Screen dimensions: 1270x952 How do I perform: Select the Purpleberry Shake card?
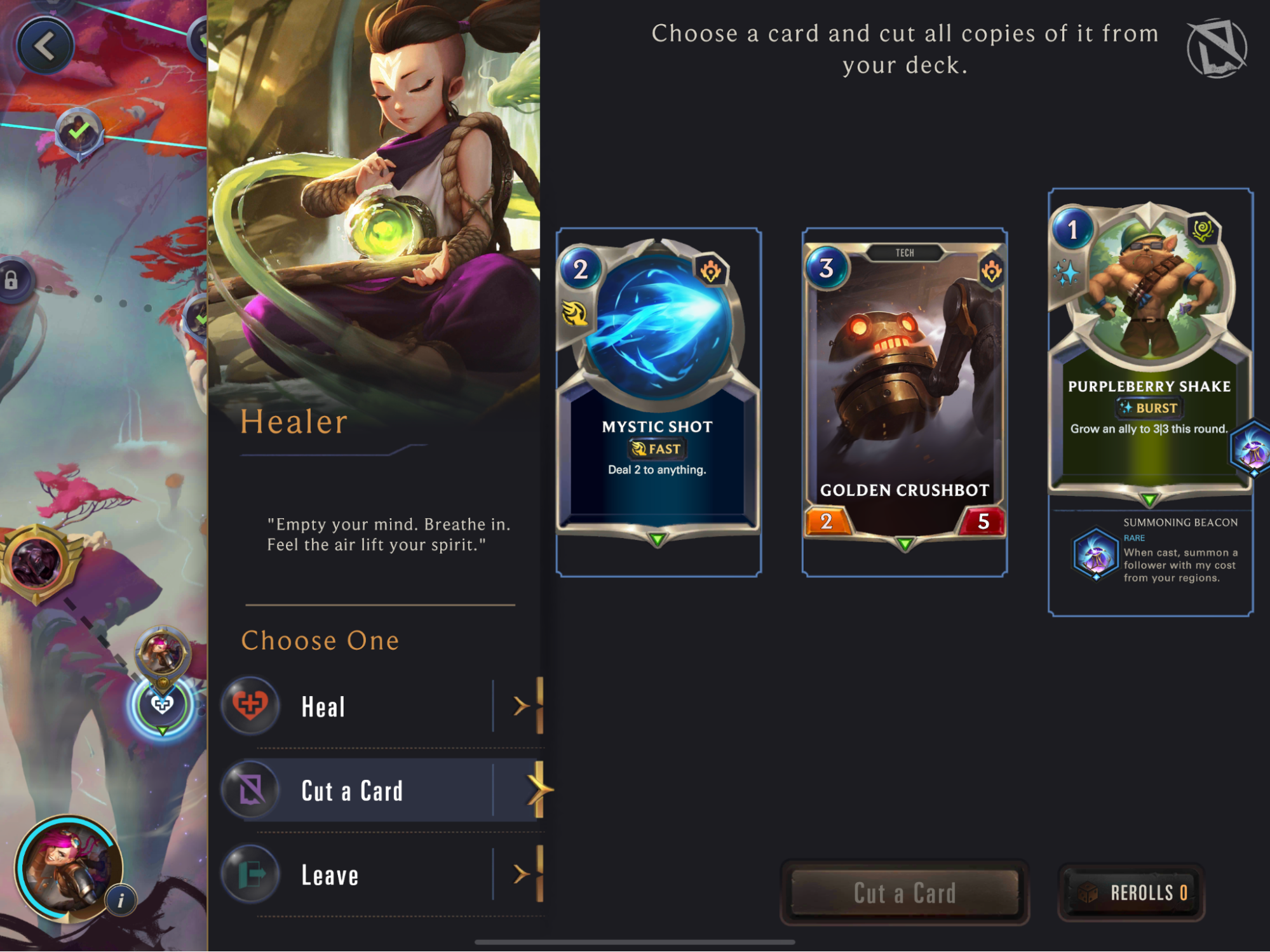(x=1149, y=349)
